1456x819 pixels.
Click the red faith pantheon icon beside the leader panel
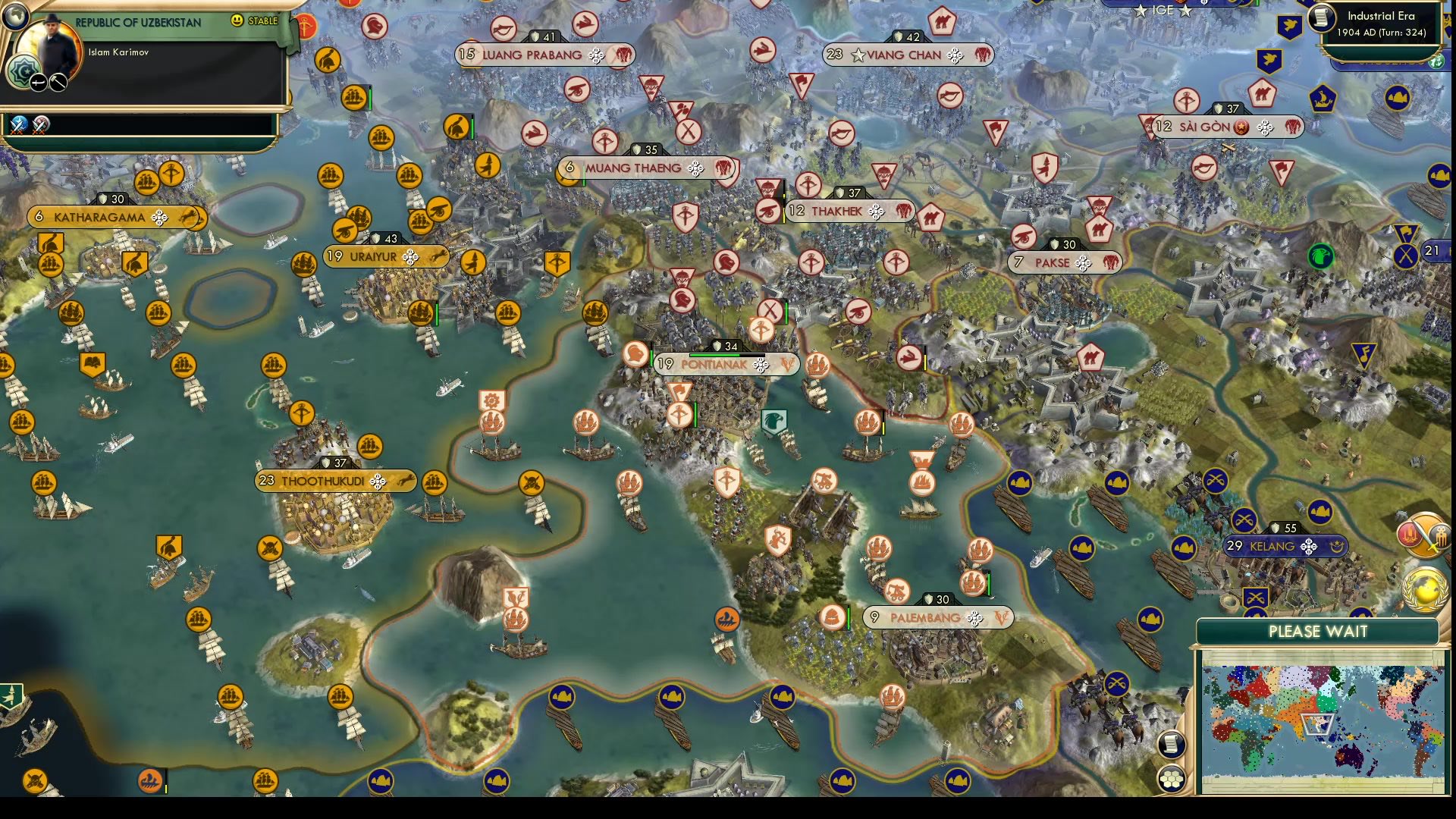(x=305, y=25)
